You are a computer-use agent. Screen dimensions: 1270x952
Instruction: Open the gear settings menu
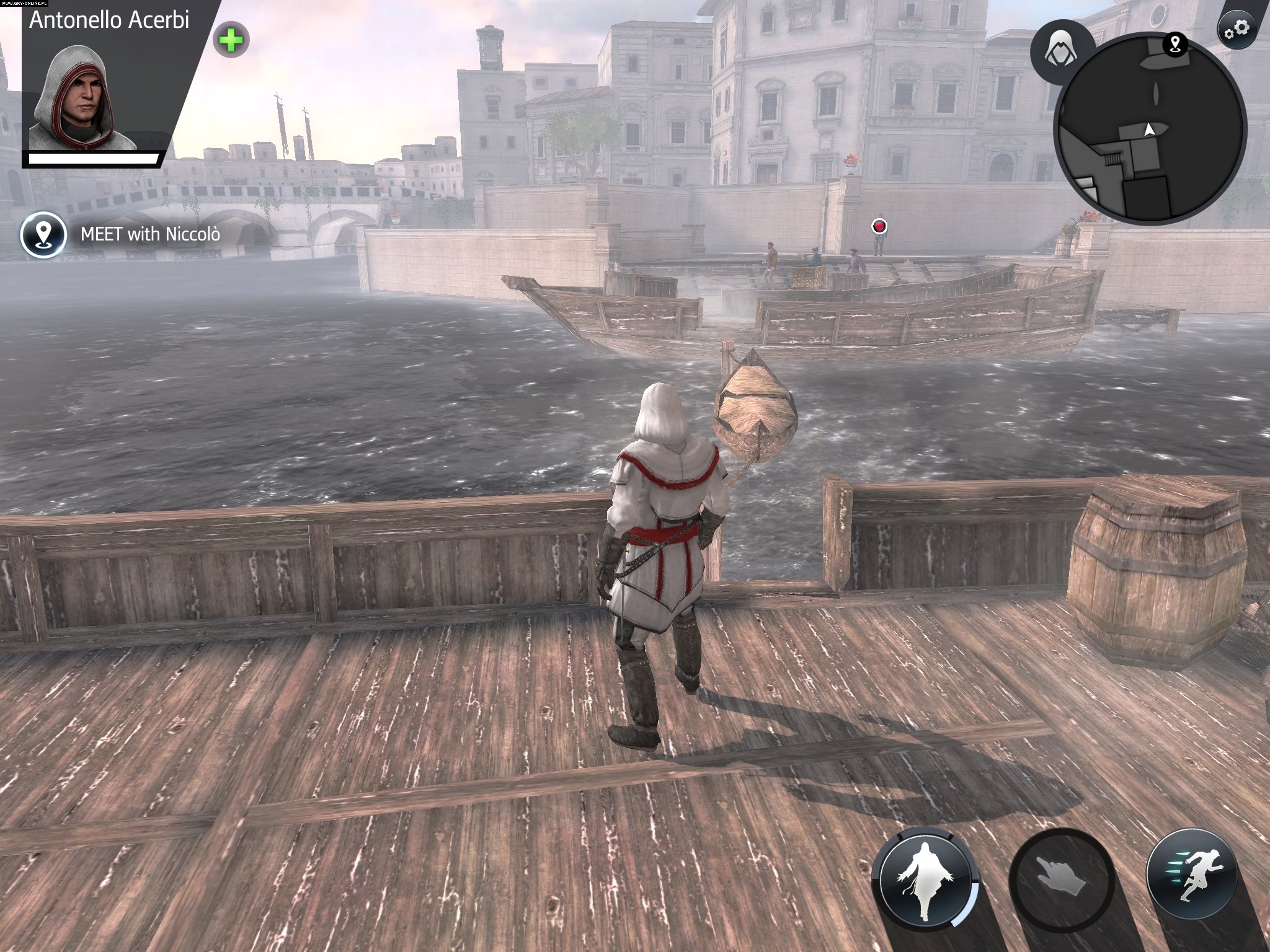[x=1236, y=29]
